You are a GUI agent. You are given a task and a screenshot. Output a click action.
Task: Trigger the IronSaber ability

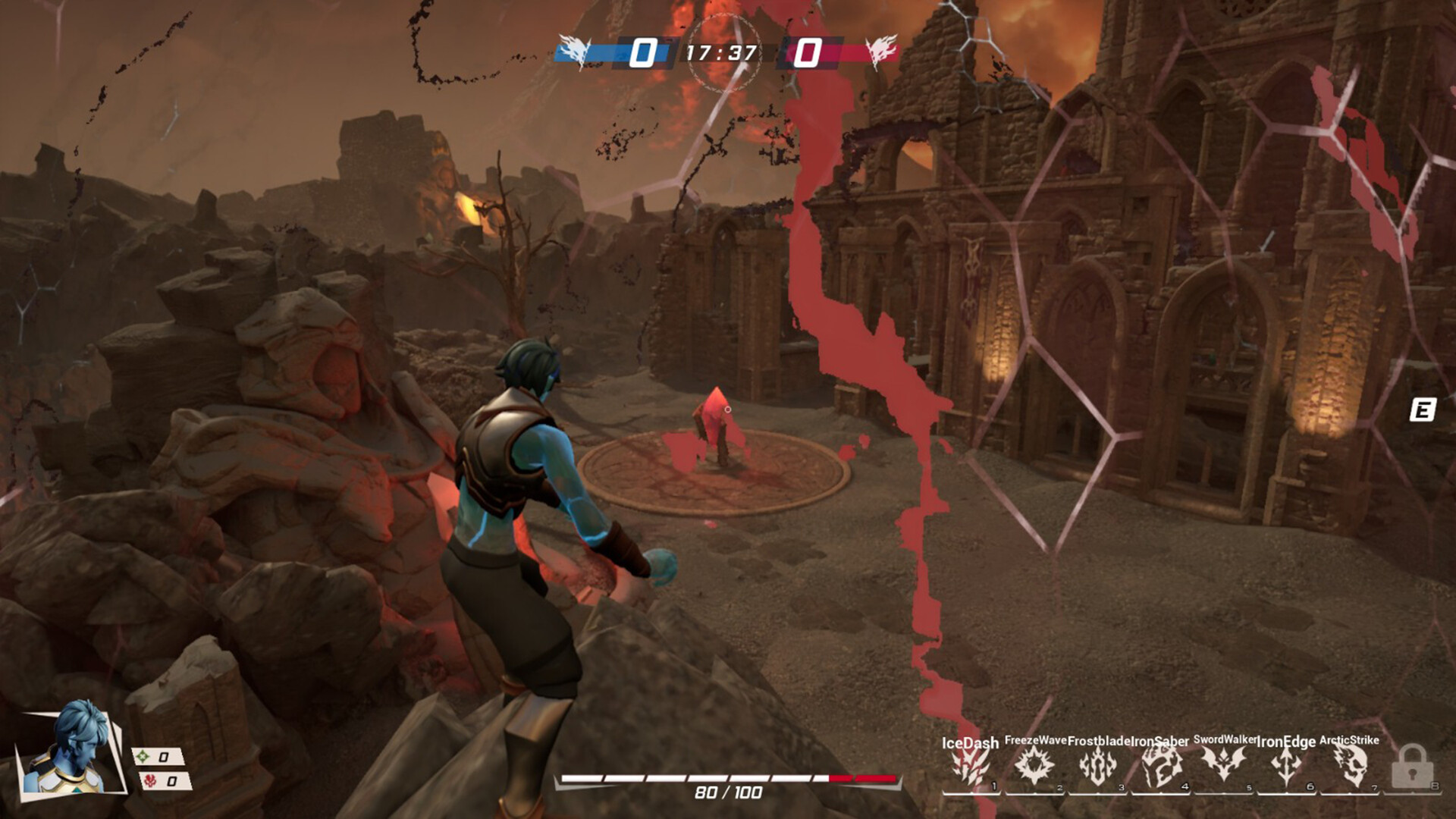coord(1160,766)
